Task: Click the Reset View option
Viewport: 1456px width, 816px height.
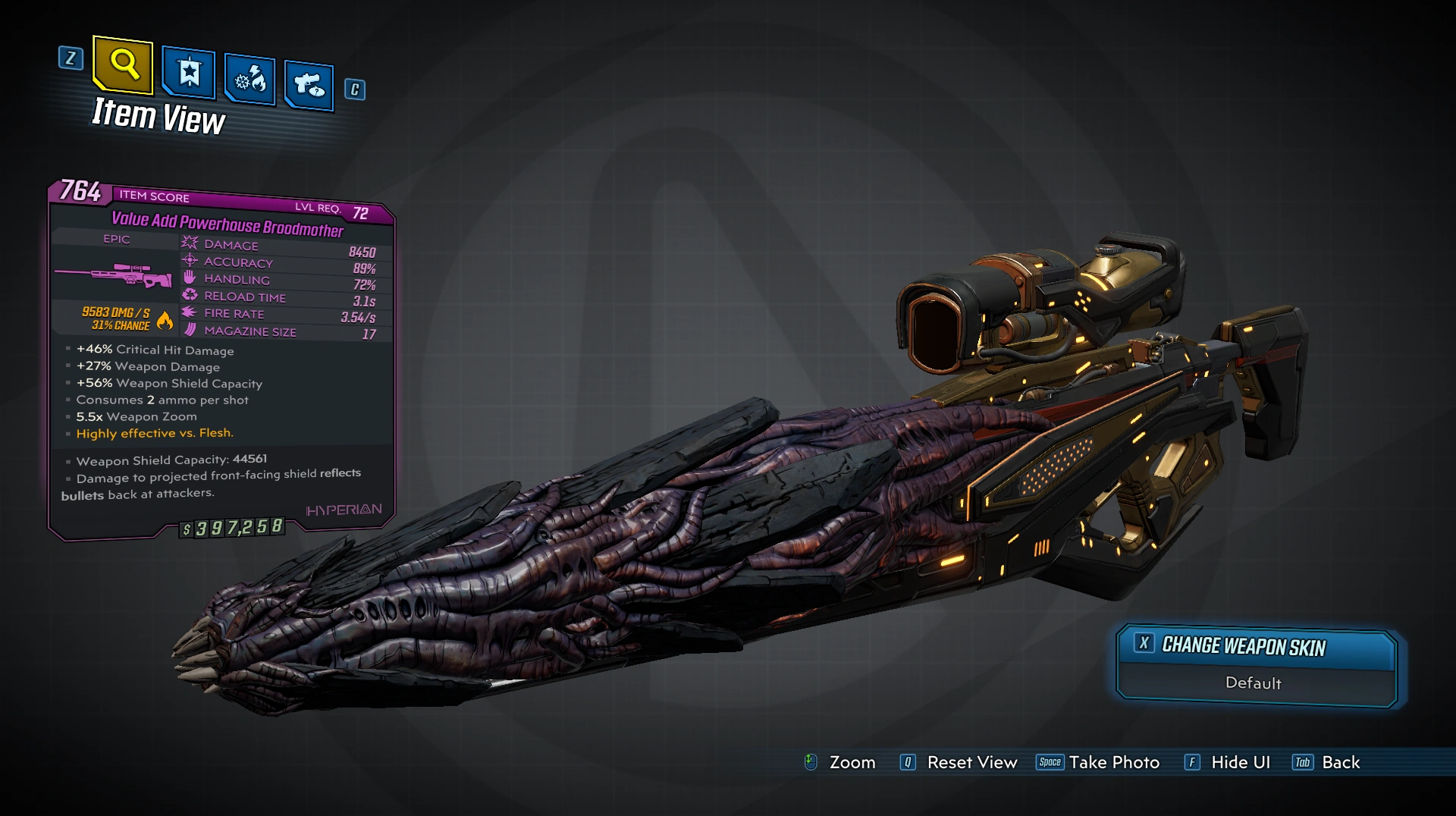Action: coord(971,763)
